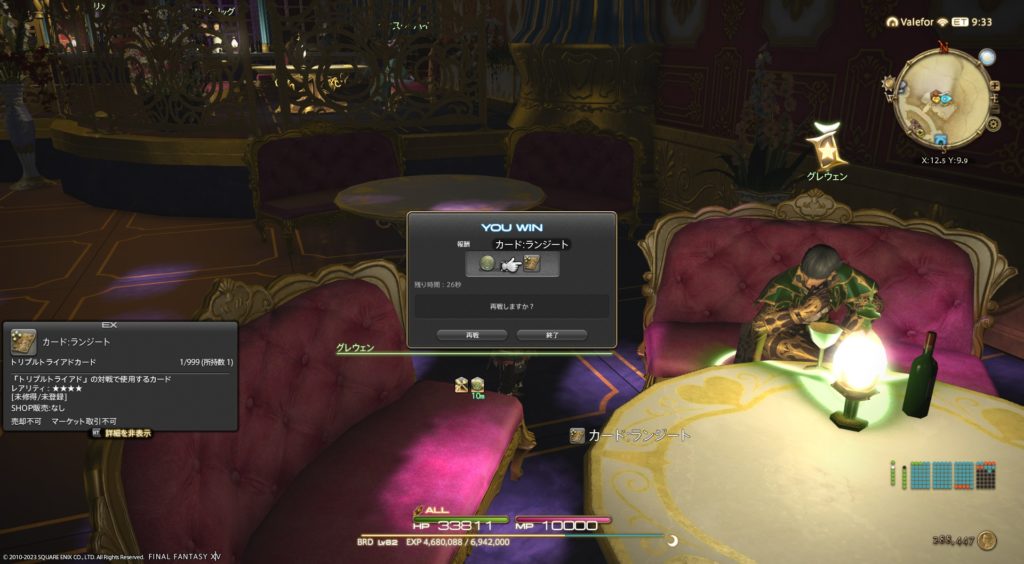
Task: Open the minimap gear settings
Action: pos(993,124)
